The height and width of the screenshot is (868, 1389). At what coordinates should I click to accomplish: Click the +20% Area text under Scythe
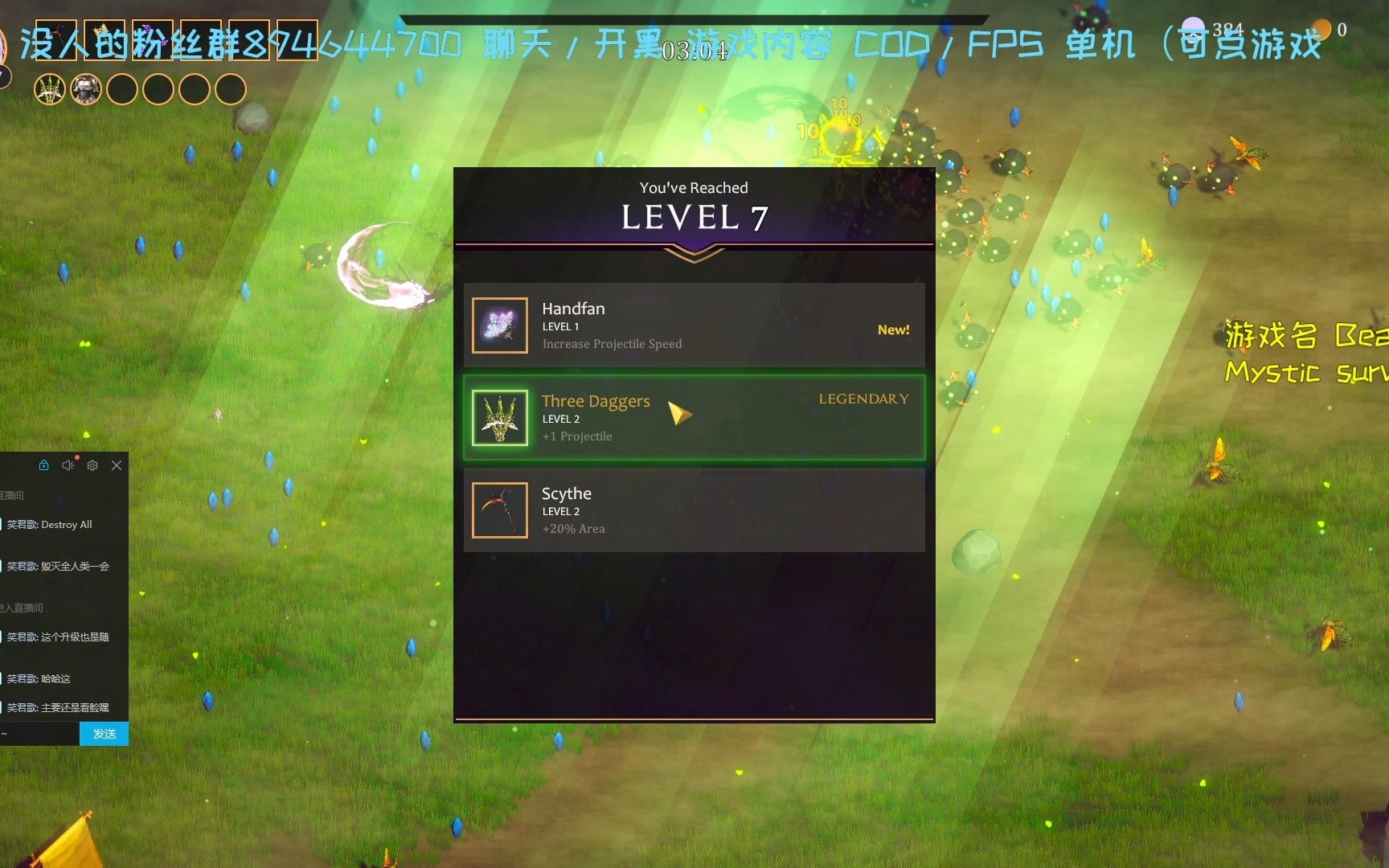tap(573, 528)
